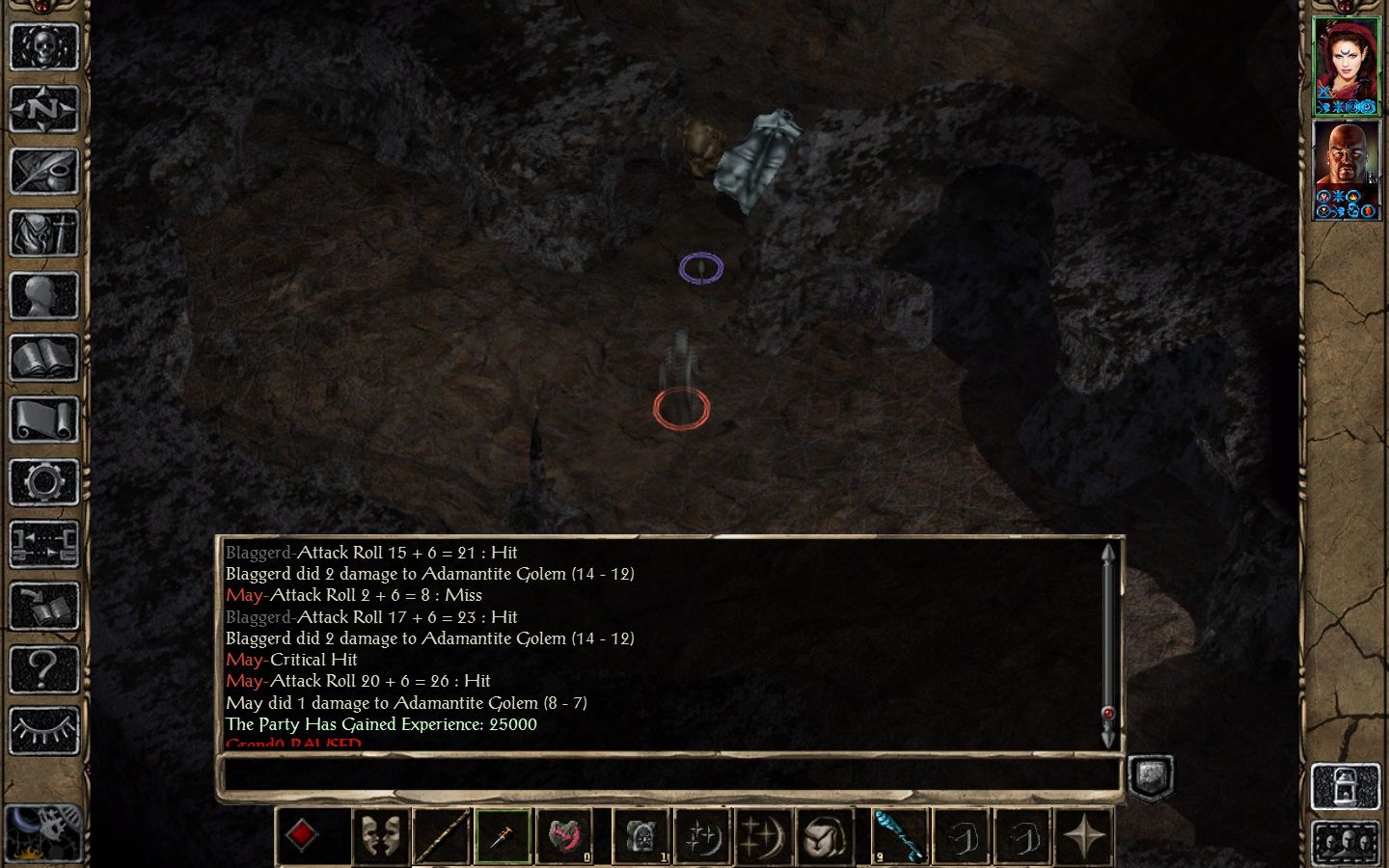The width and height of the screenshot is (1389, 868).
Task: Open the area map with the compass button
Action: pos(43,109)
